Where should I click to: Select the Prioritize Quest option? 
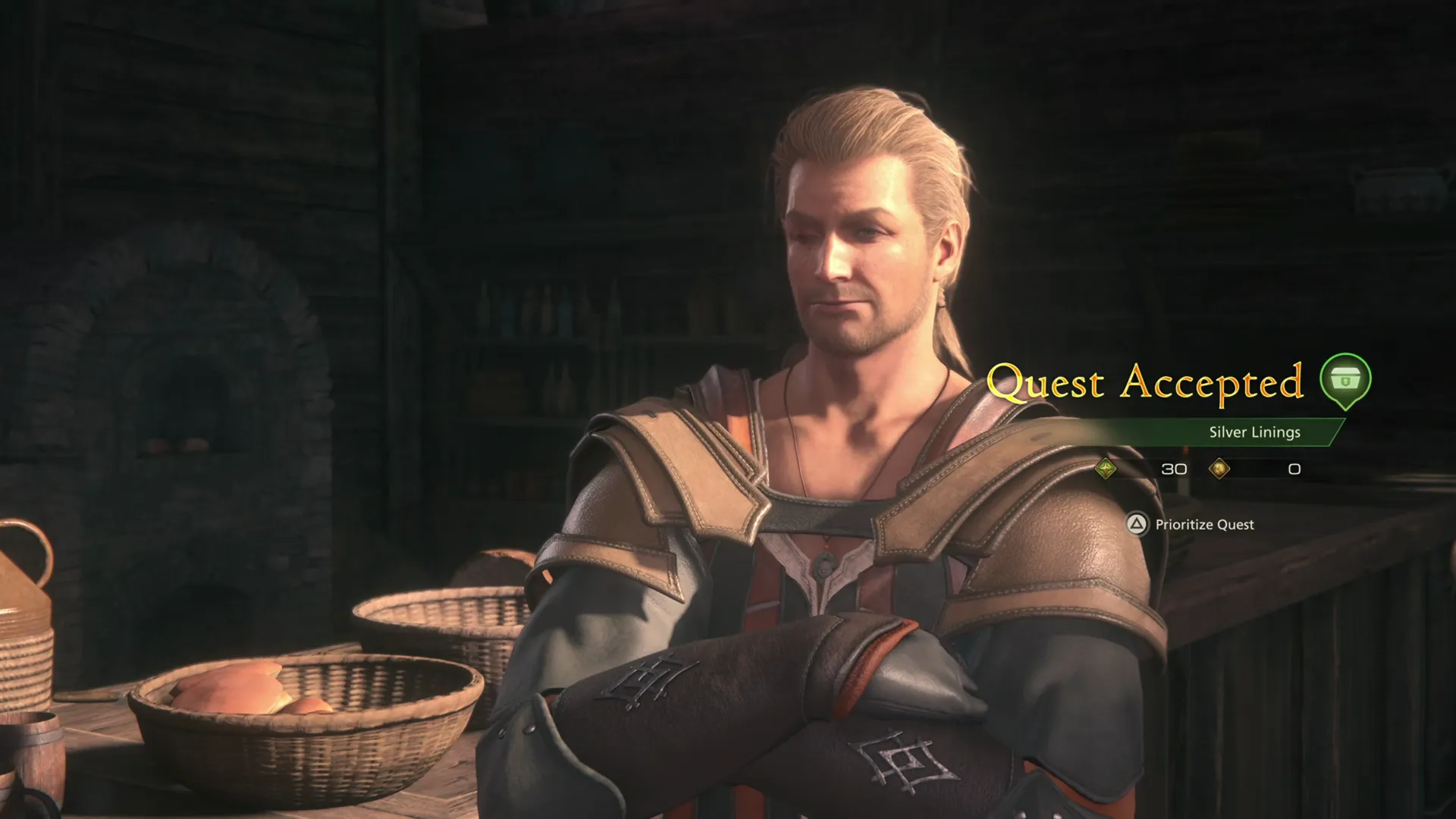1203,524
